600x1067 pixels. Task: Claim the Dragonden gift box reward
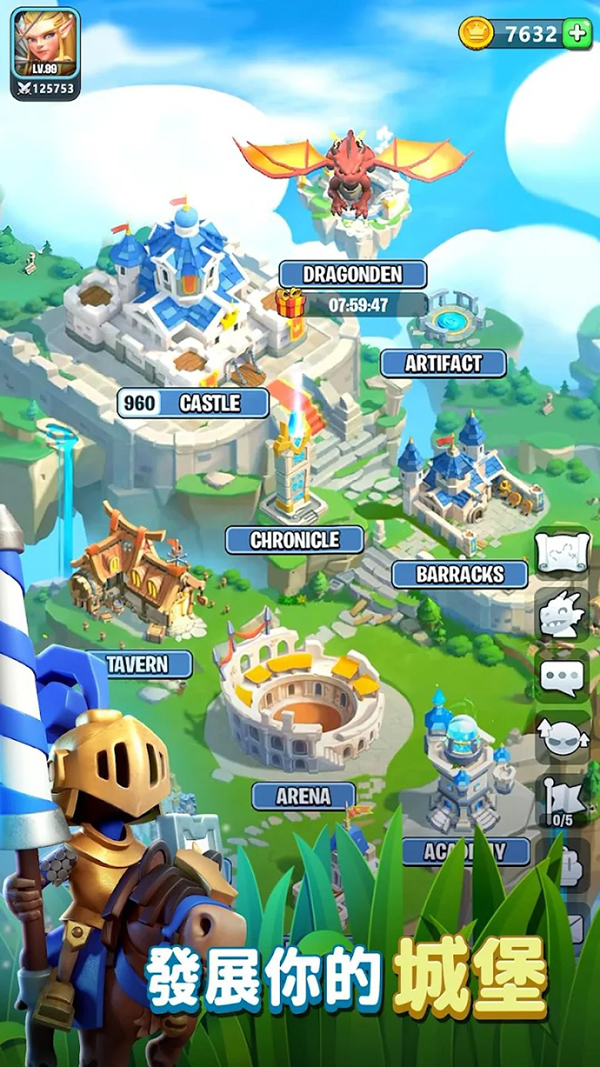(x=290, y=302)
